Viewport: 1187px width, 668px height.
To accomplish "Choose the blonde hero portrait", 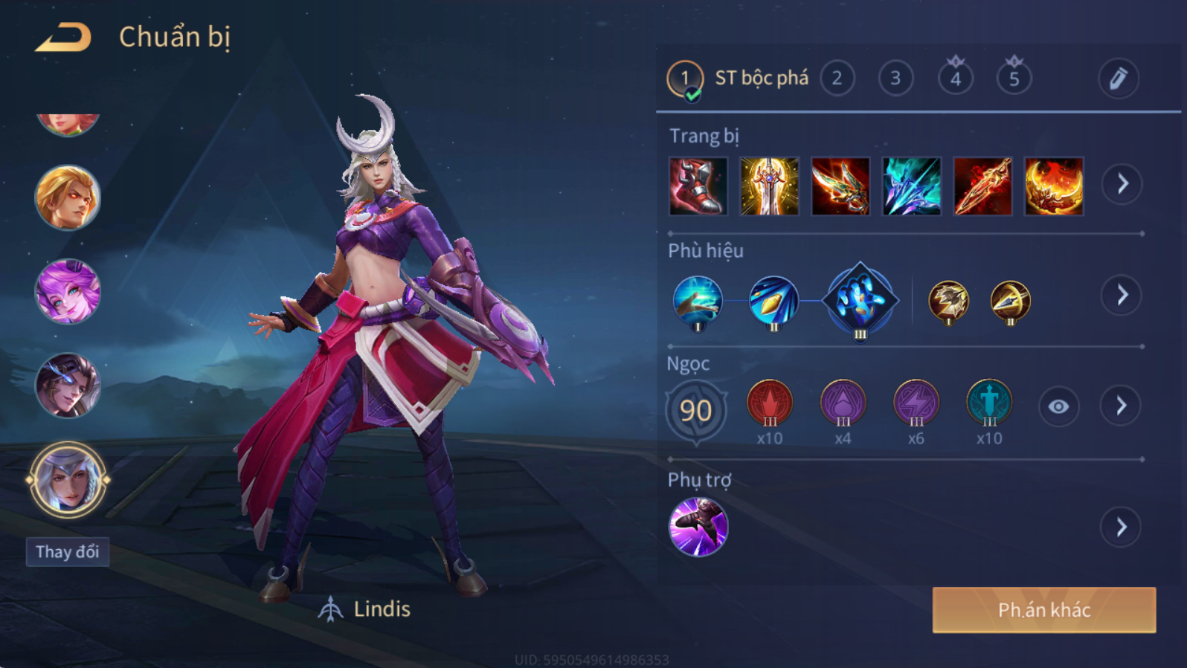I will pyautogui.click(x=68, y=197).
